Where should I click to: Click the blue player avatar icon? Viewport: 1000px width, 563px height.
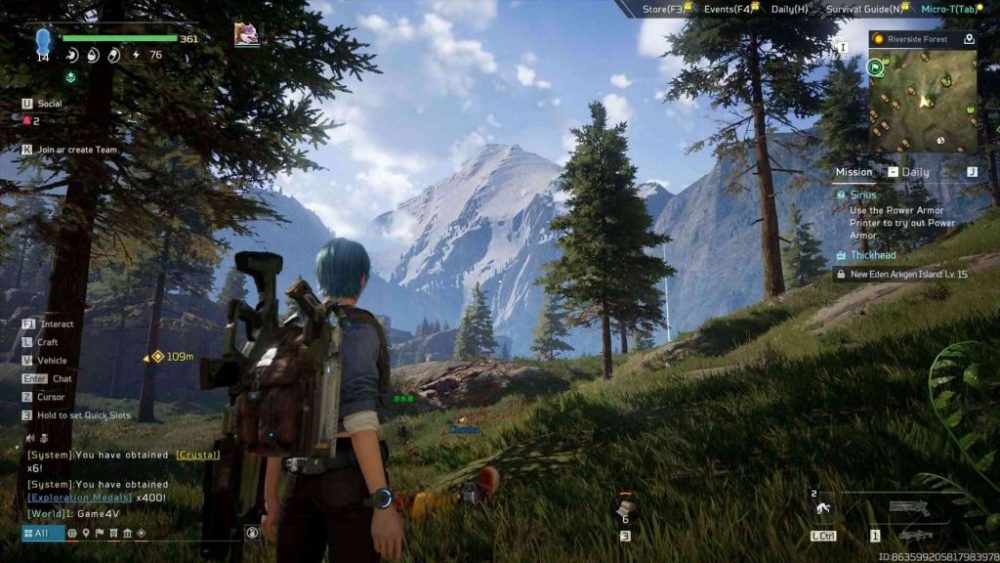tap(43, 41)
